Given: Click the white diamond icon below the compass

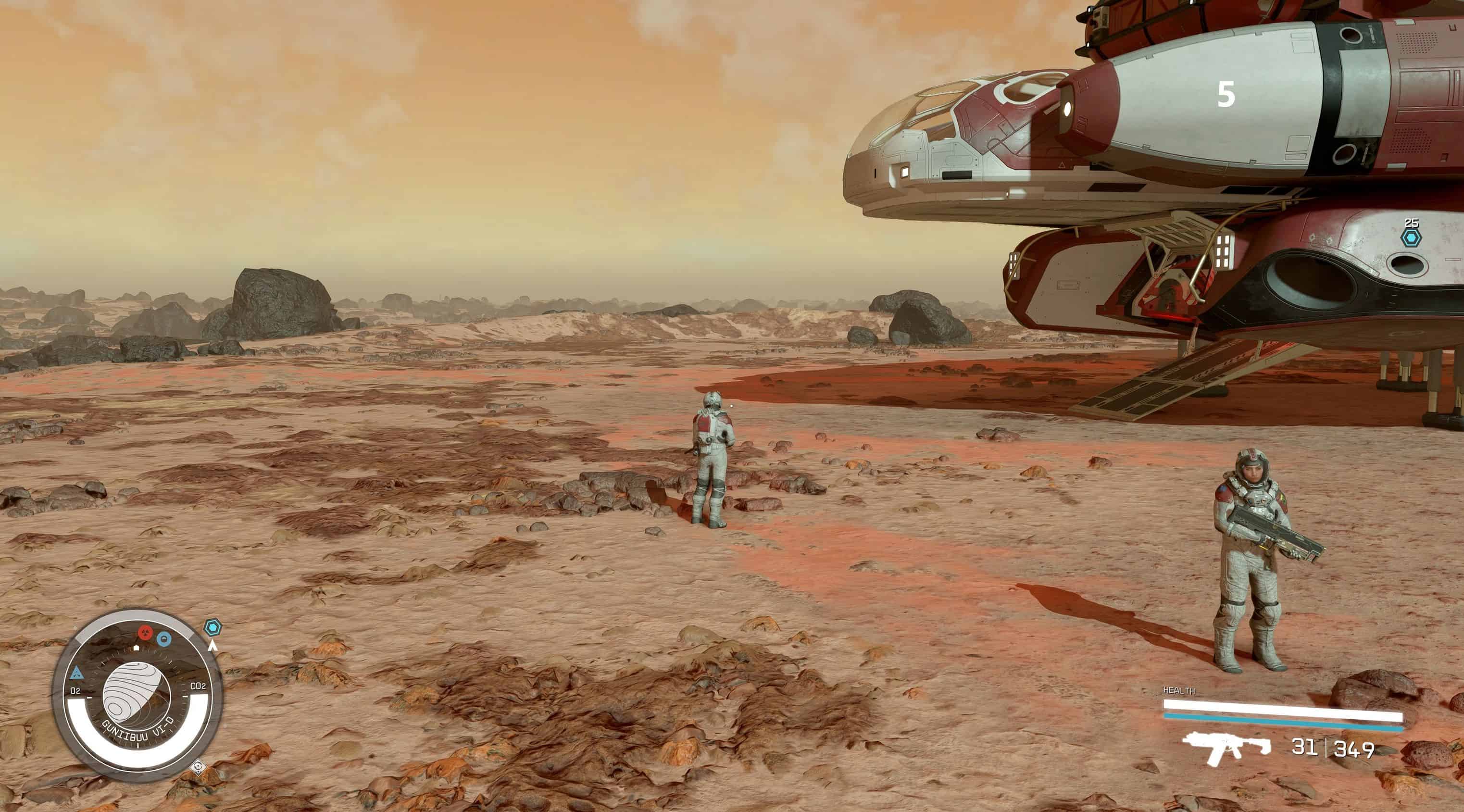Looking at the screenshot, I should tap(198, 766).
